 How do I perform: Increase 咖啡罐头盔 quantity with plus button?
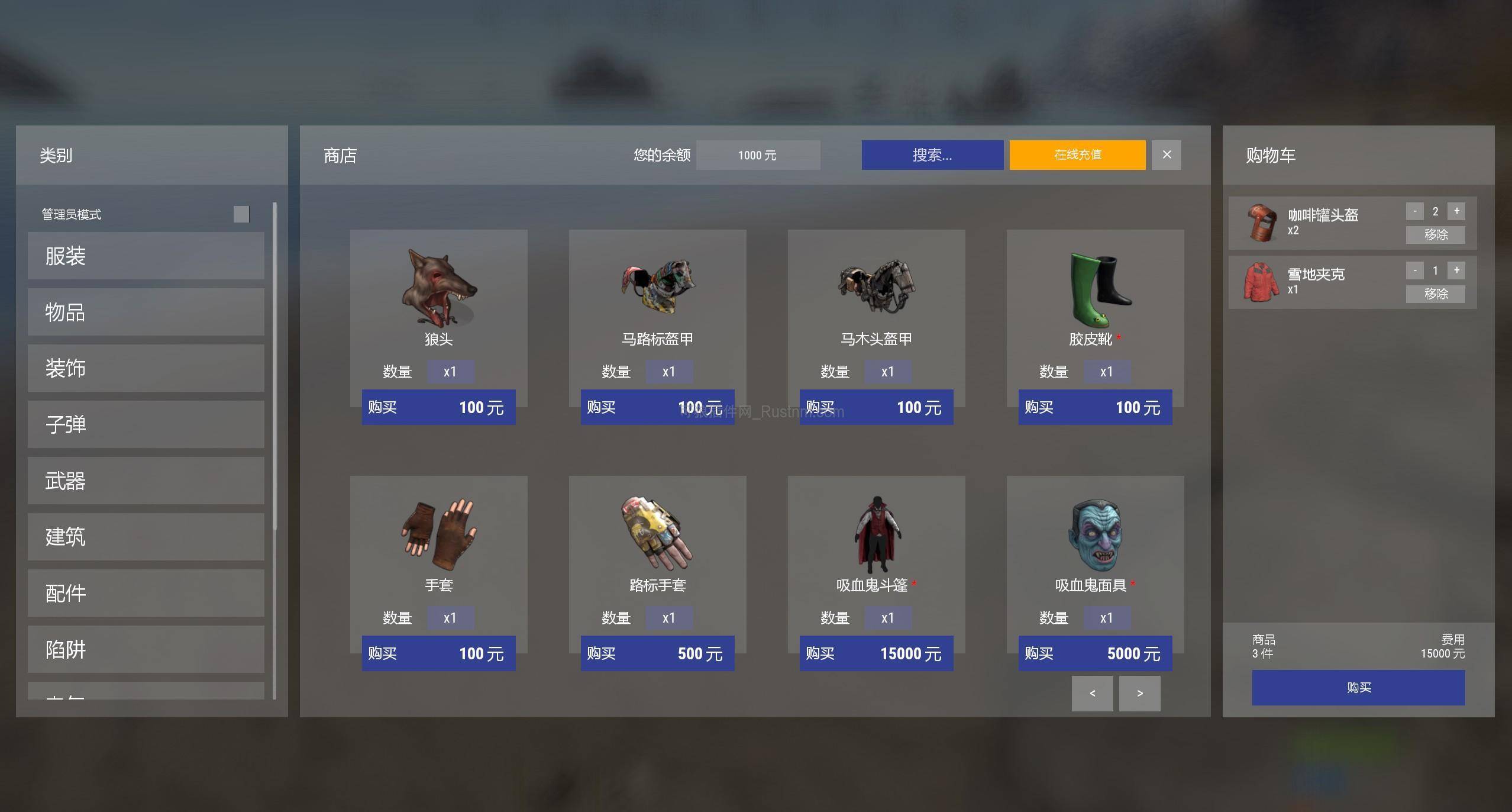pyautogui.click(x=1456, y=211)
